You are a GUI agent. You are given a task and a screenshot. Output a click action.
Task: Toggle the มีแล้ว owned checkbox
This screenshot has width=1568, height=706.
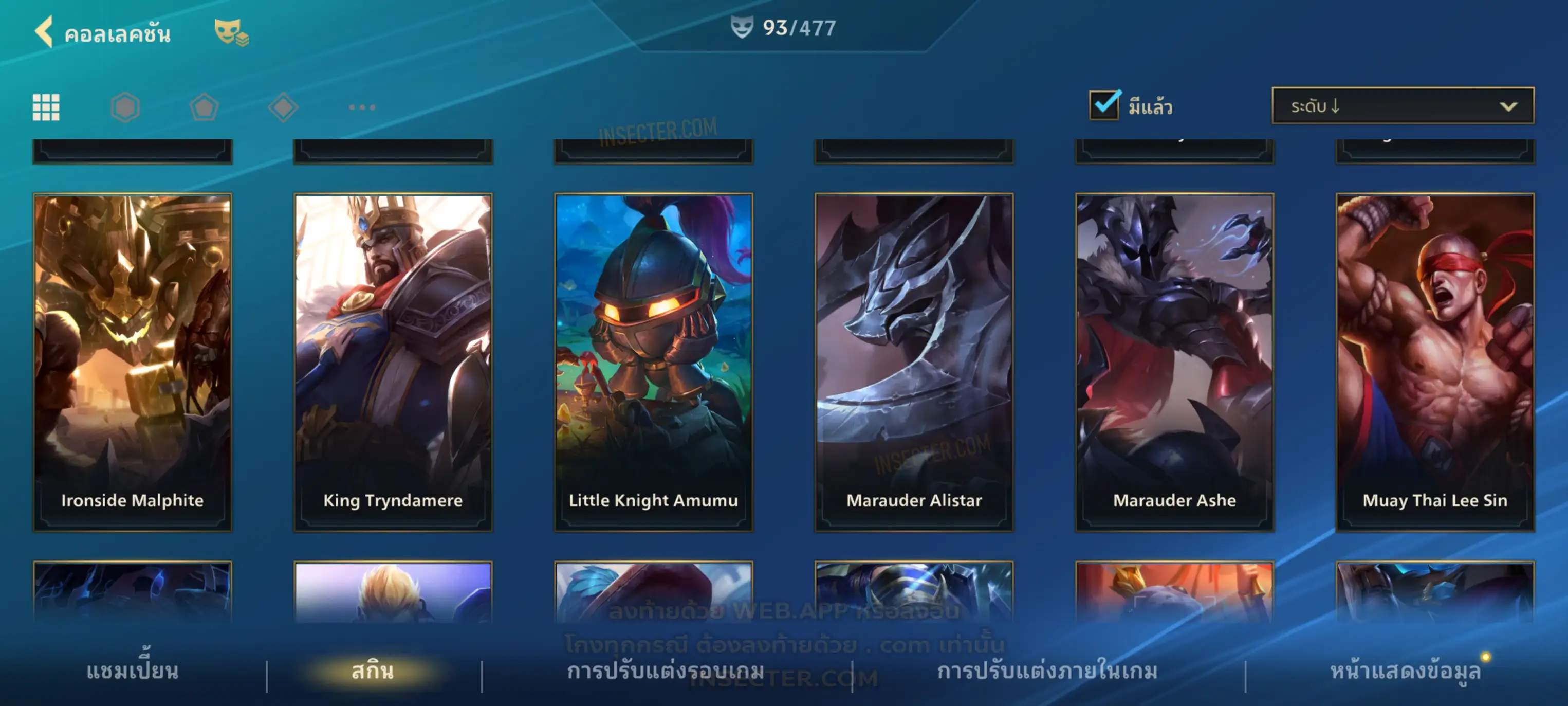[x=1104, y=105]
